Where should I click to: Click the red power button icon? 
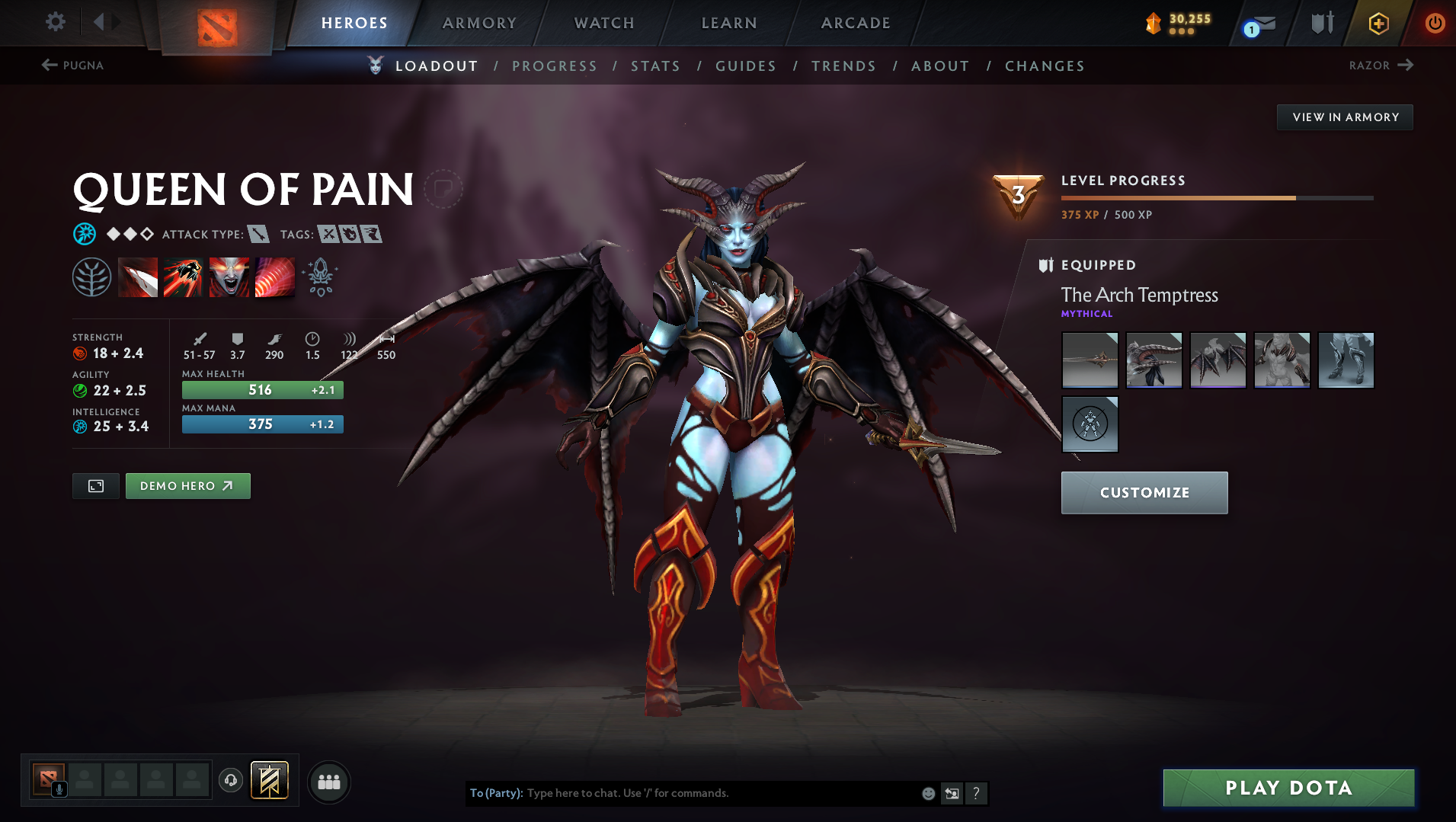click(x=1434, y=23)
